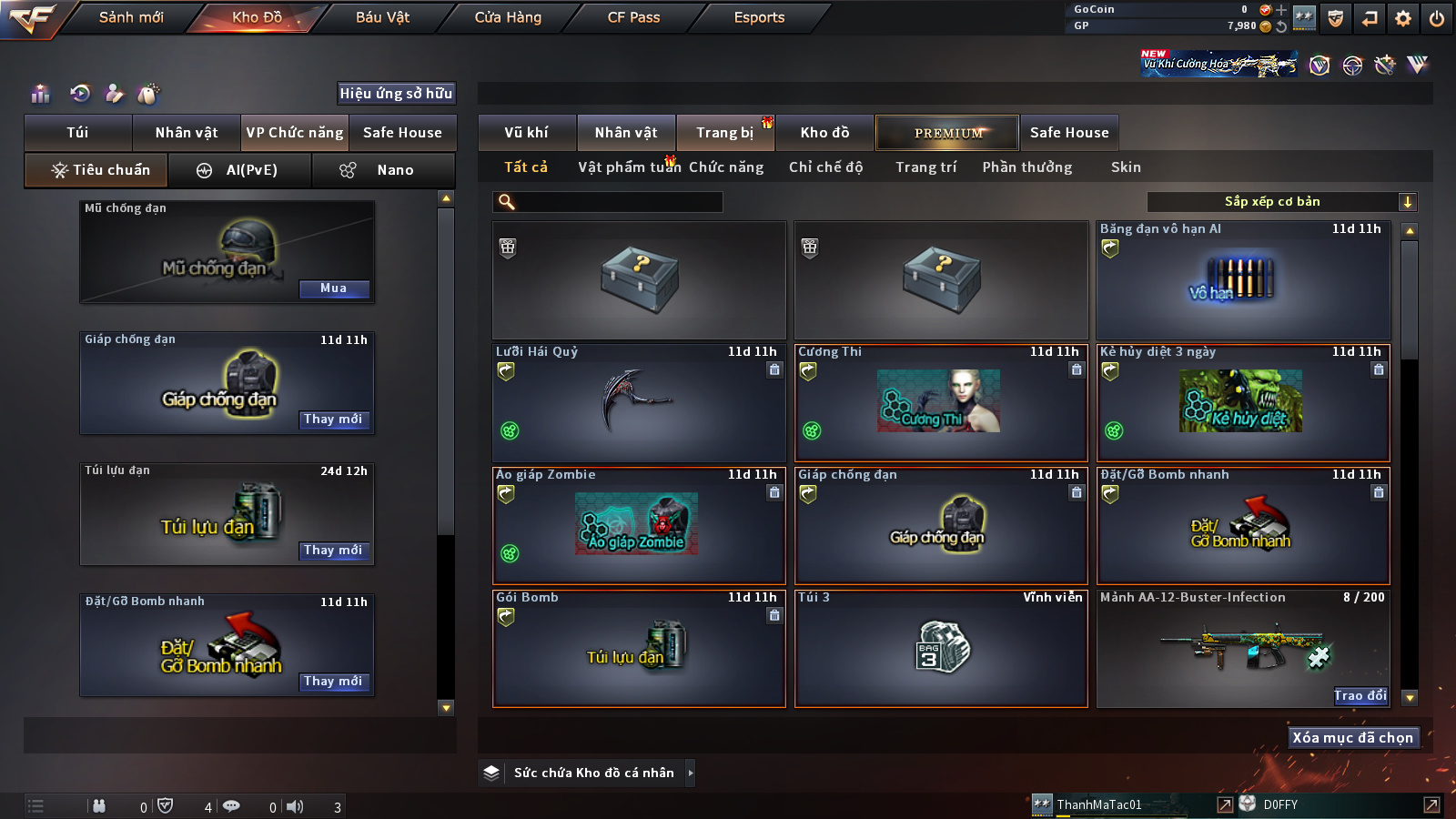Click Xóa mục đã chọn button
This screenshot has height=819, width=1456.
pyautogui.click(x=1352, y=738)
